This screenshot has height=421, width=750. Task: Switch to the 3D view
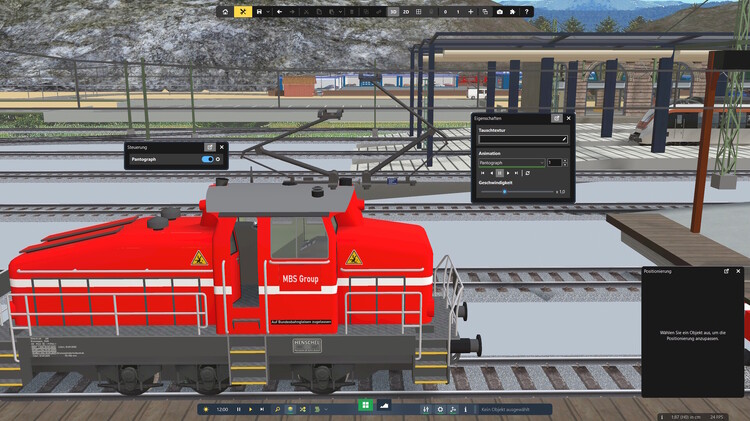point(393,12)
